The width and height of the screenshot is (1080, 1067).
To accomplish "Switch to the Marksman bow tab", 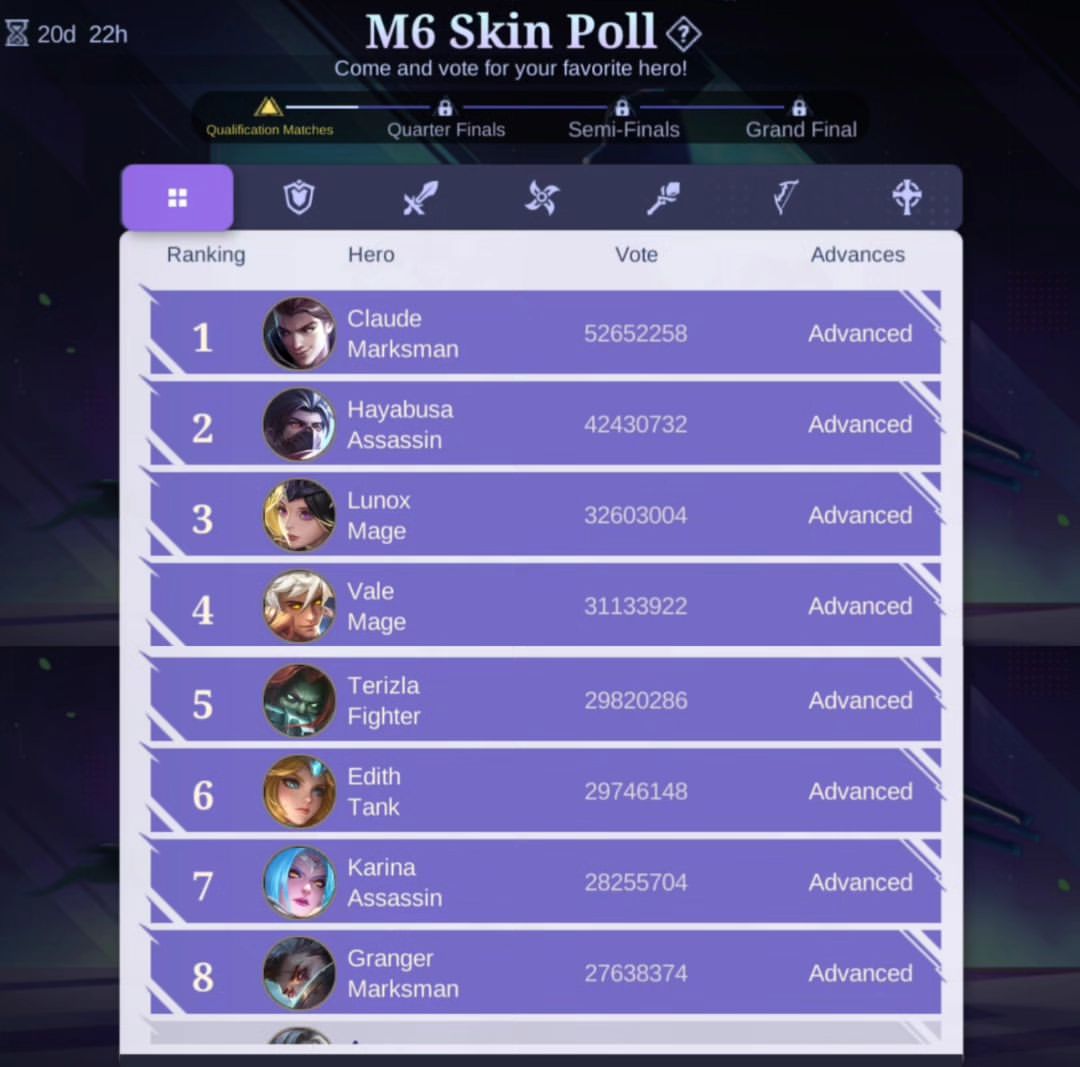I will (785, 198).
